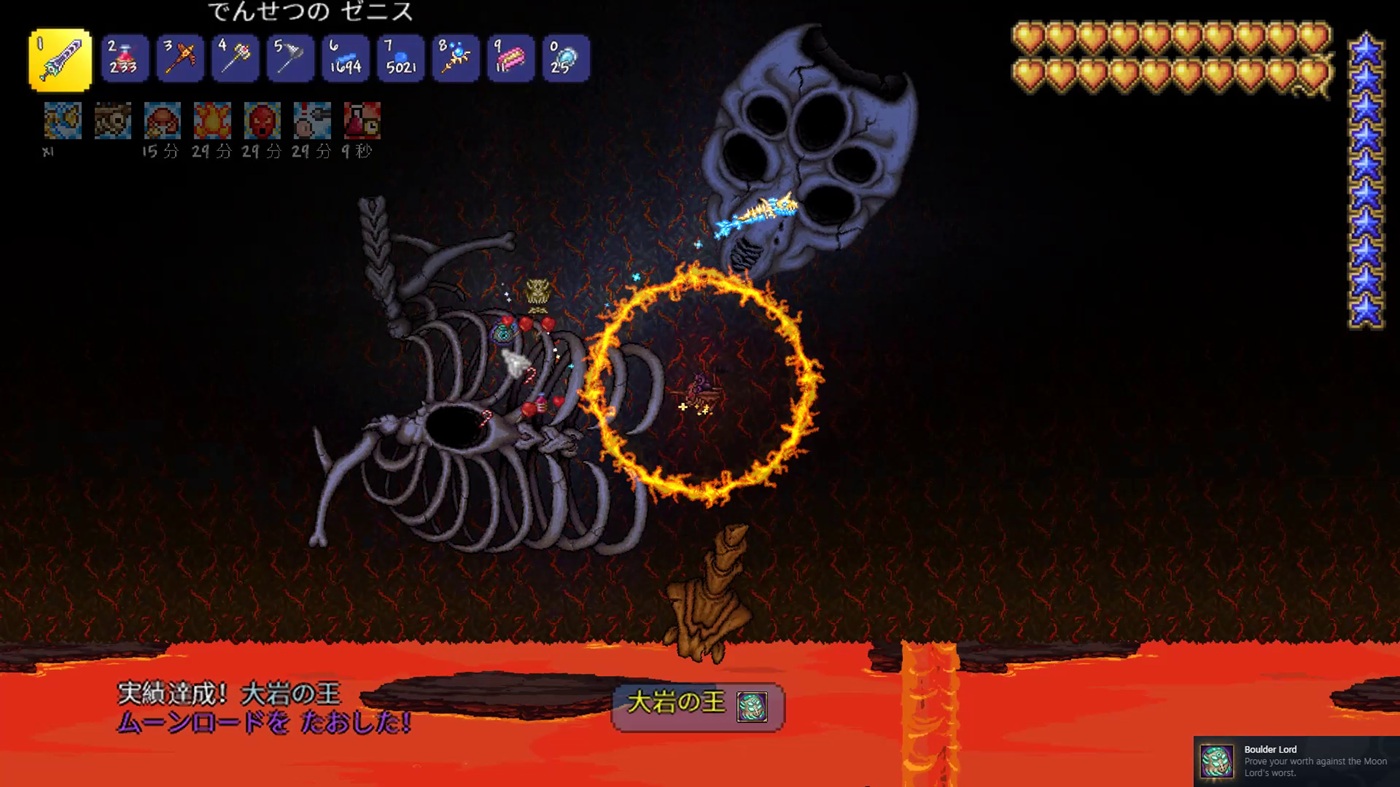Choose the blue-orb staff in hotbar slot 8
Screen dimensions: 1400x787
point(455,59)
